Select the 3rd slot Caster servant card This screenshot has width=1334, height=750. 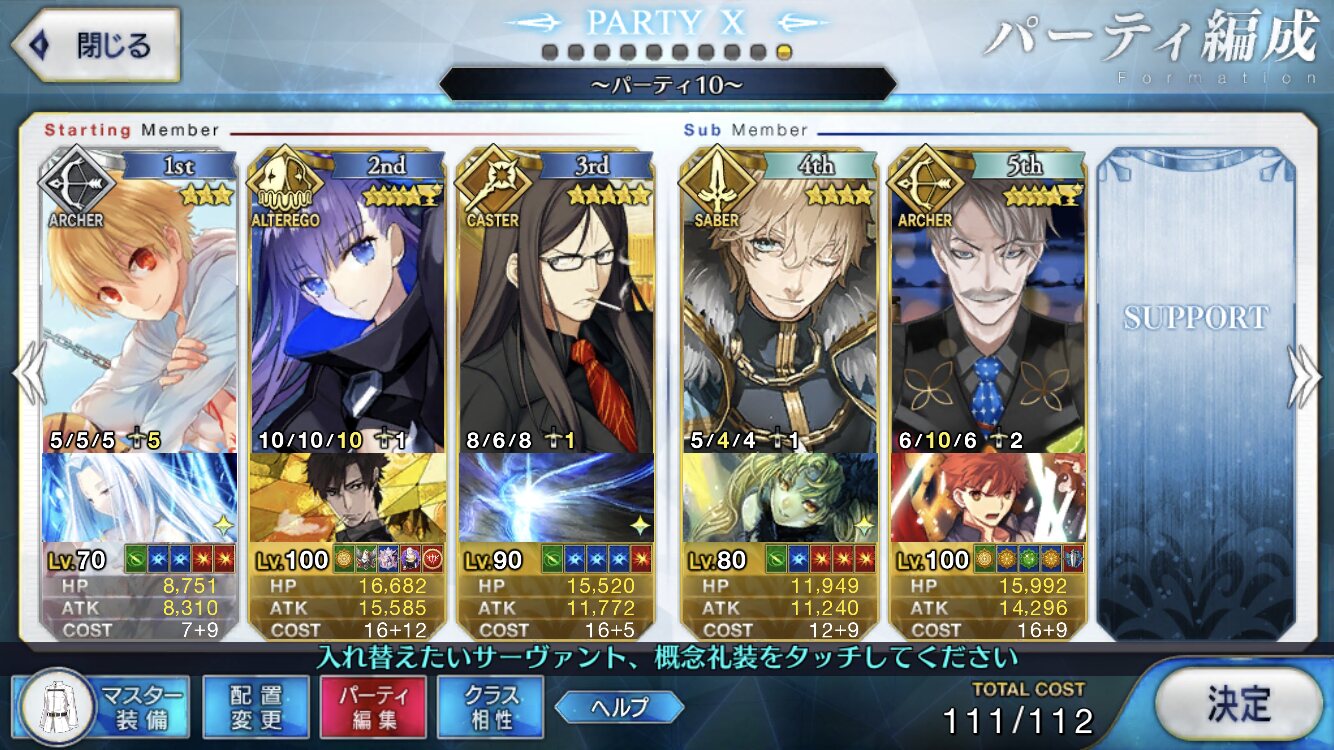556,300
